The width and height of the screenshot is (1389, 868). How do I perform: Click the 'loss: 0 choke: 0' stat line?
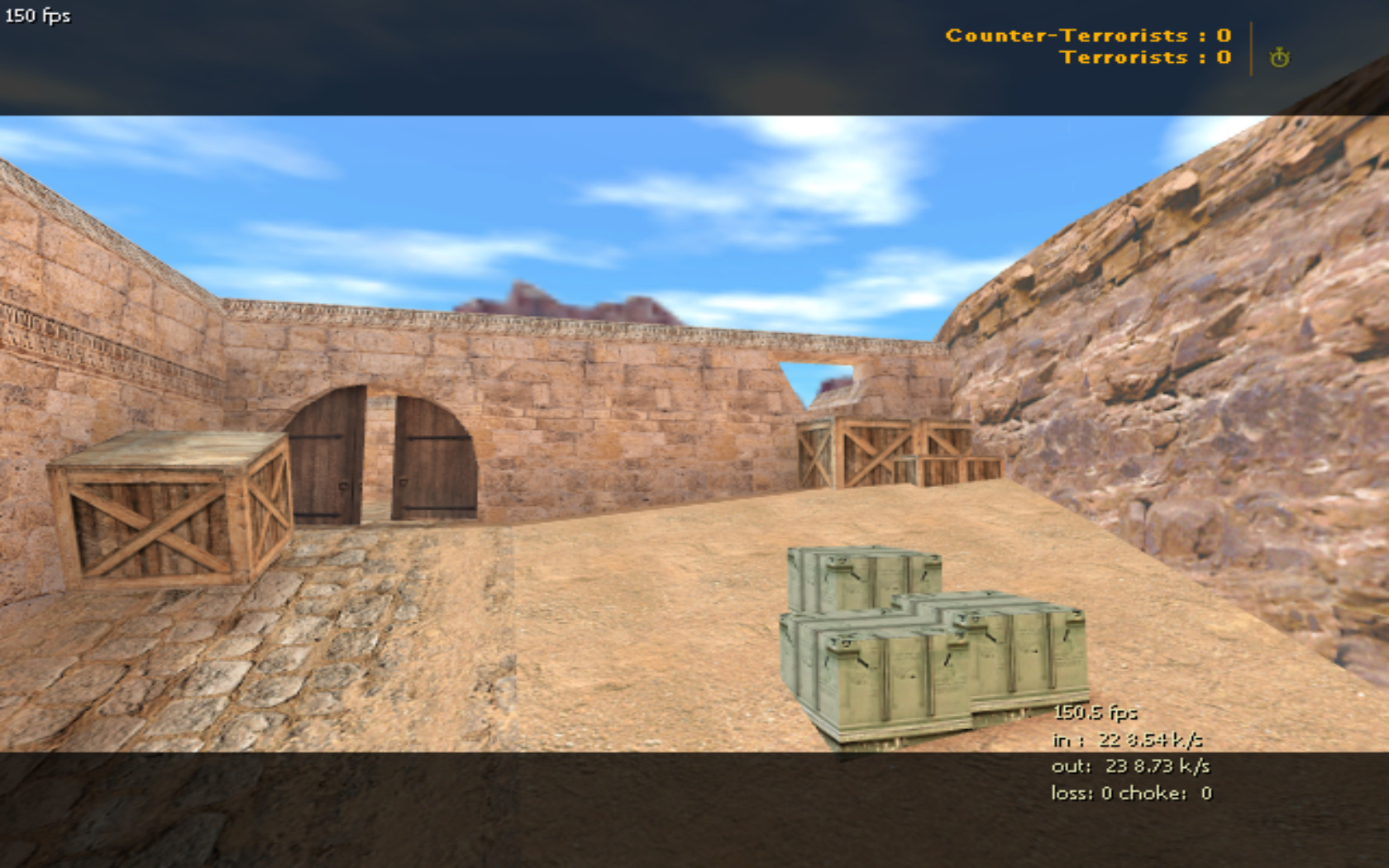1129,794
